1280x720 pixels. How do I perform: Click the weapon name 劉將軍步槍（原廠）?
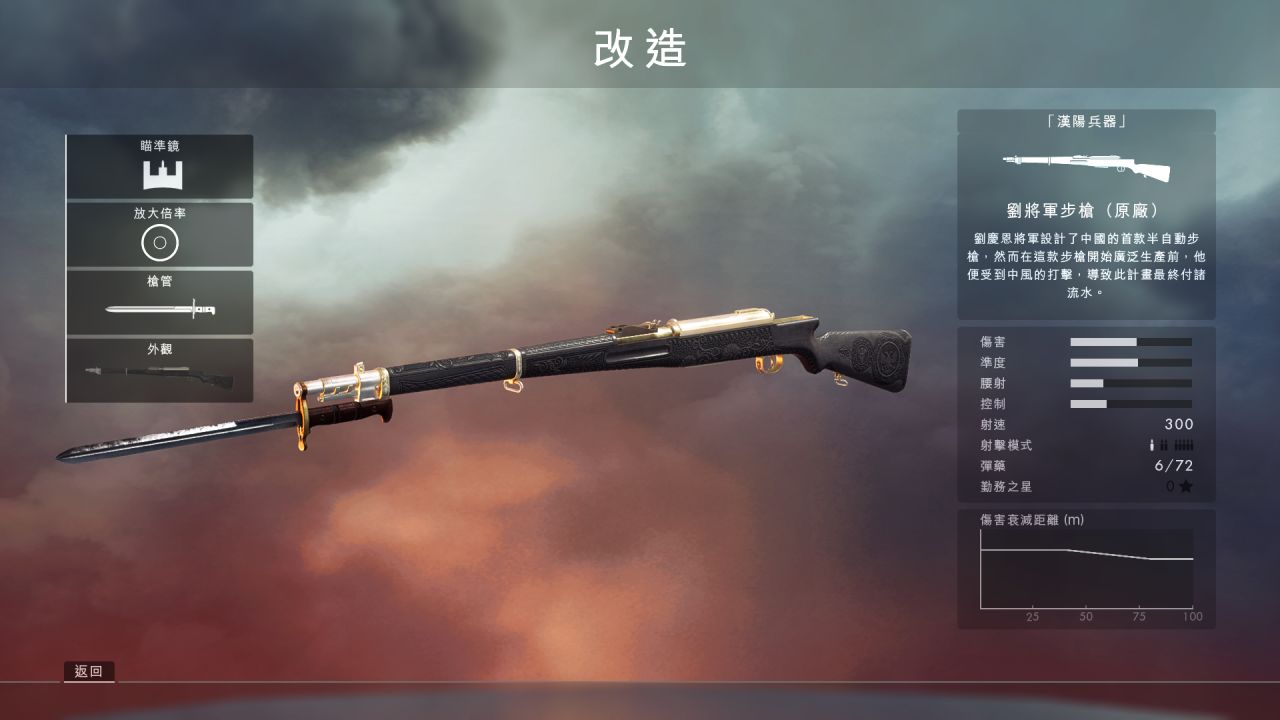click(x=1085, y=207)
